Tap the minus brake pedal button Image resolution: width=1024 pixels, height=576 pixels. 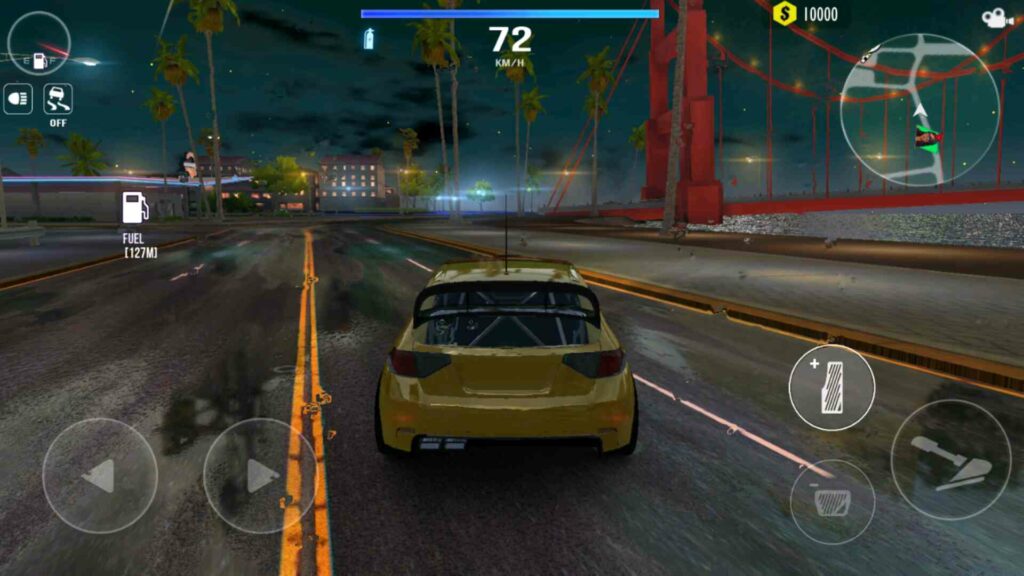tap(832, 502)
